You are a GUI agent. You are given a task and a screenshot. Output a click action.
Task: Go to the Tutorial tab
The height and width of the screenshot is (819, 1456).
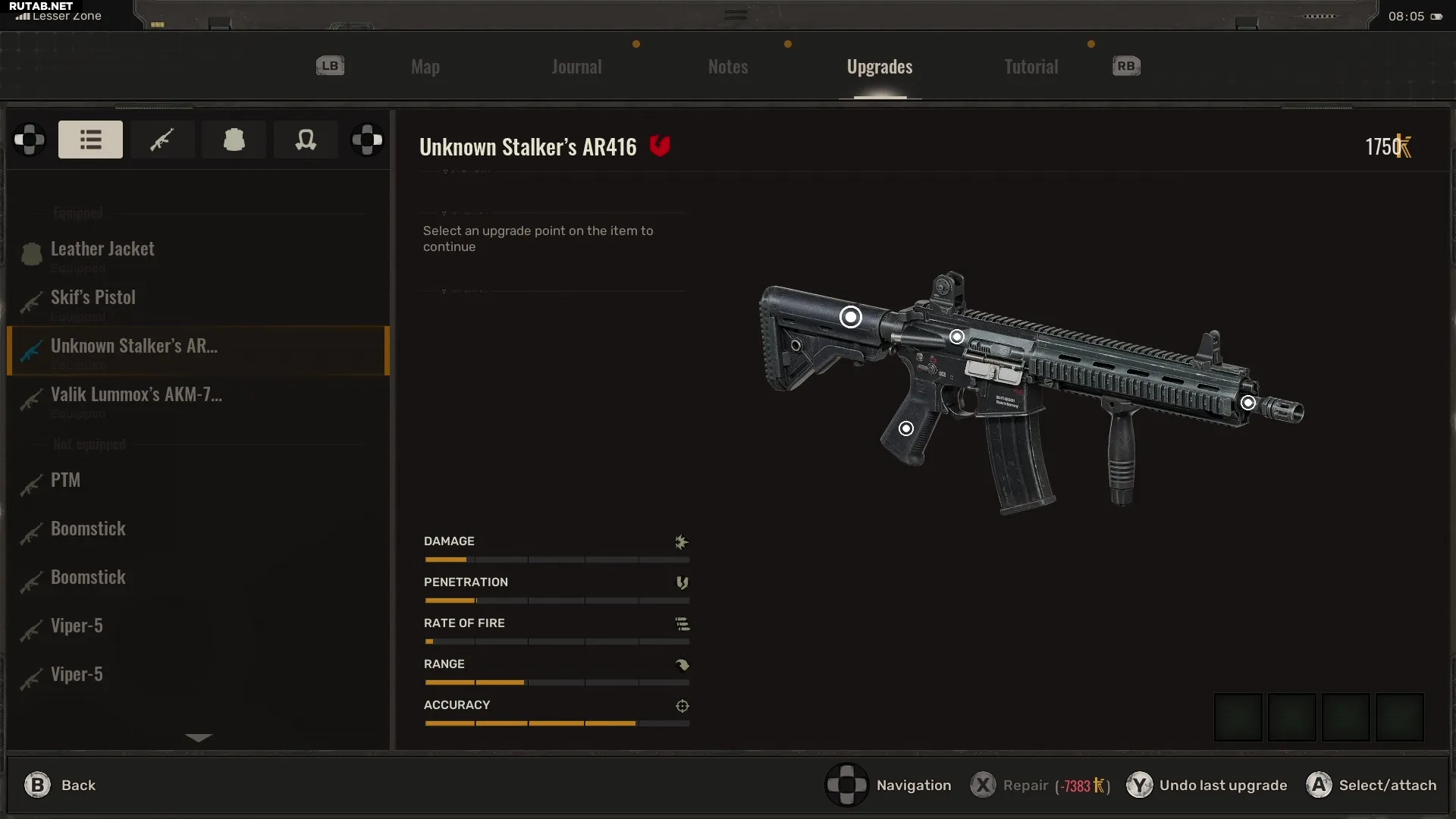pos(1031,67)
